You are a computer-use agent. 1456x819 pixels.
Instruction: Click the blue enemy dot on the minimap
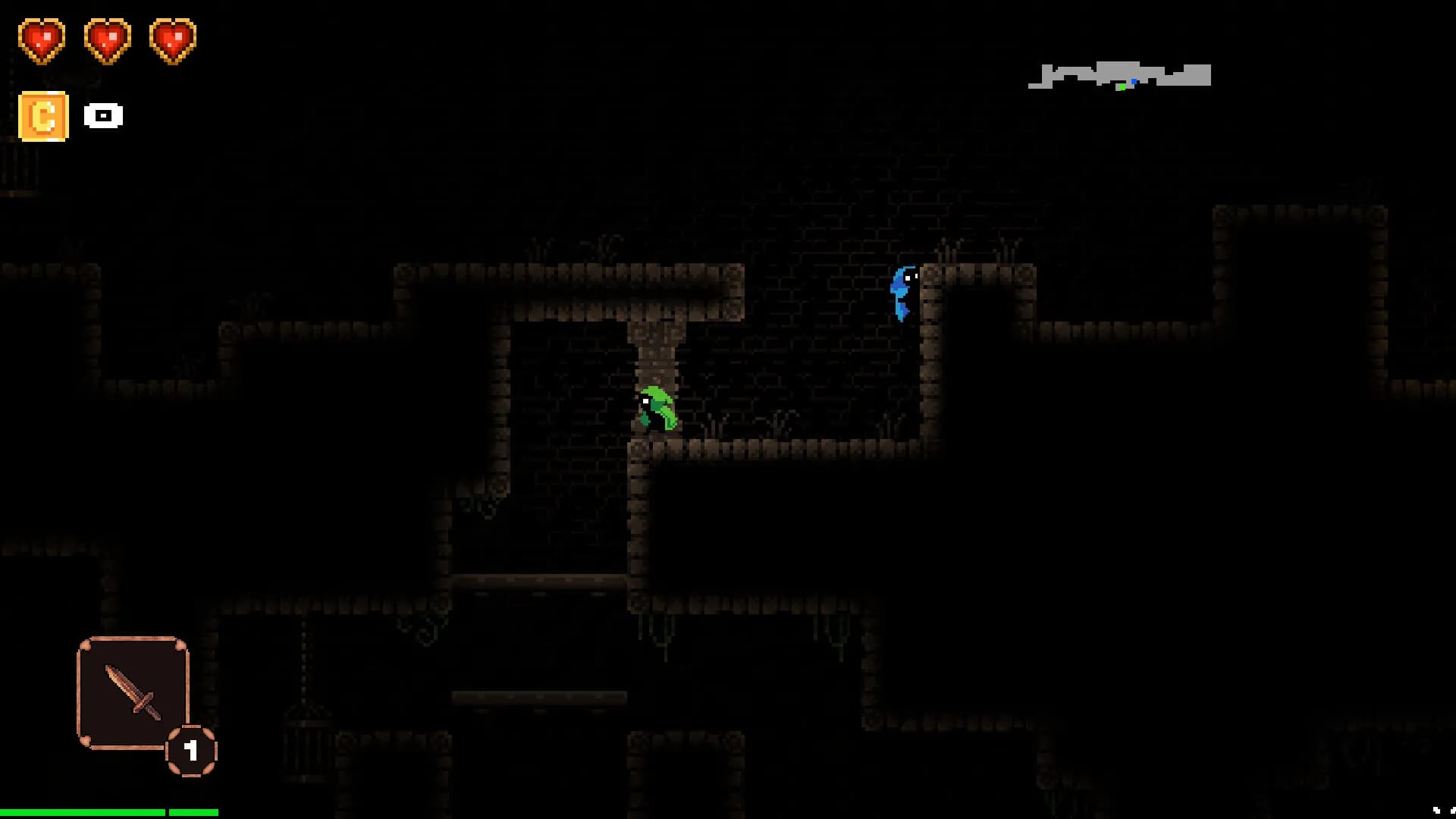(1134, 81)
